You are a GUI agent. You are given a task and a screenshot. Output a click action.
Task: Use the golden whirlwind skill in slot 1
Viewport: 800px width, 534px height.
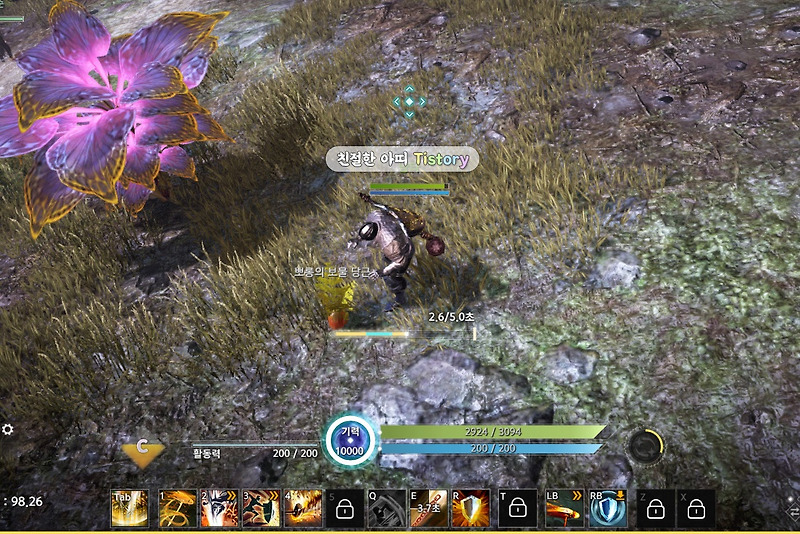177,509
